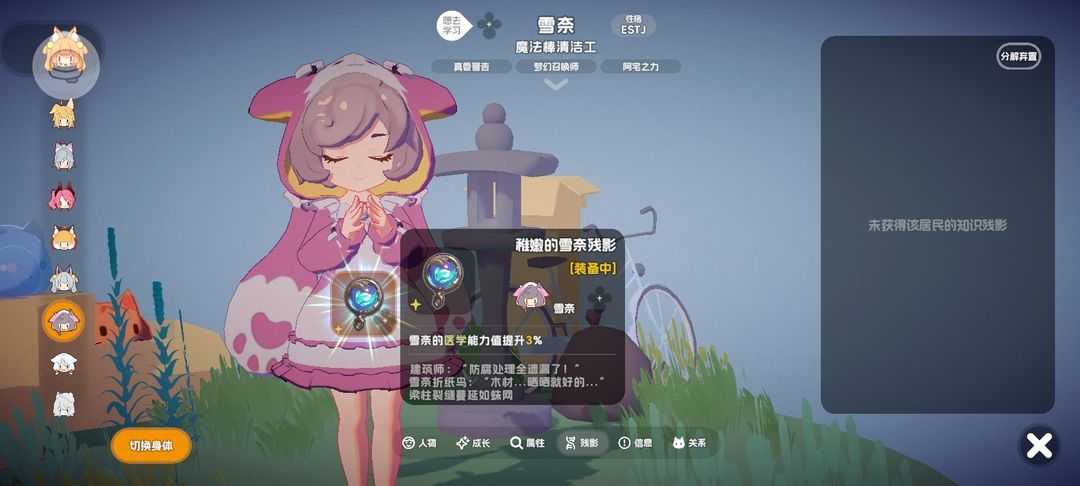Choose the highlighted orange-circled character portrait
1080x486 pixels.
point(64,321)
